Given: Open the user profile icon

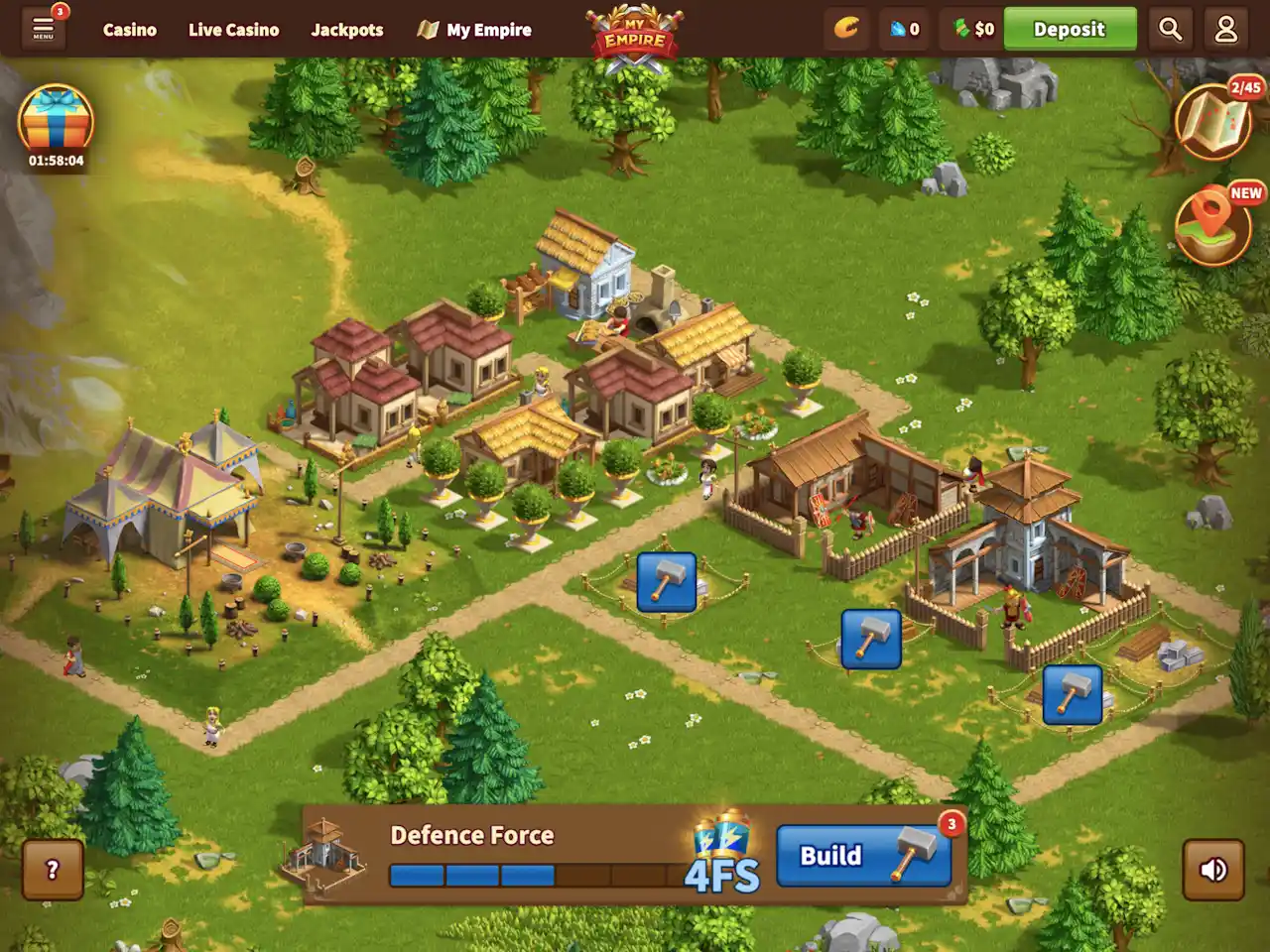Looking at the screenshot, I should (1226, 29).
